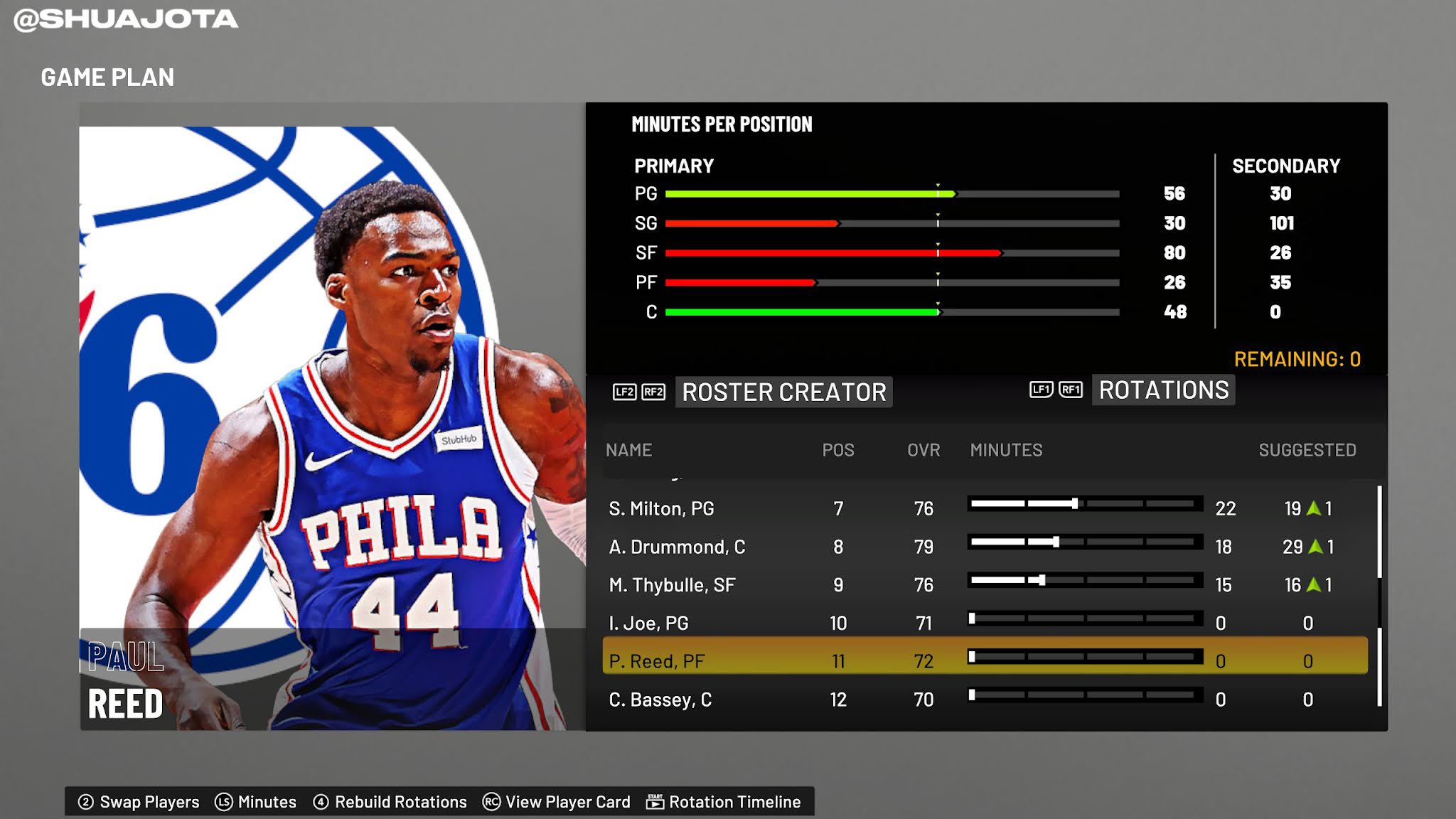Click the START Rotation Timeline icon
Viewport: 1456px width, 819px height.
(x=655, y=802)
